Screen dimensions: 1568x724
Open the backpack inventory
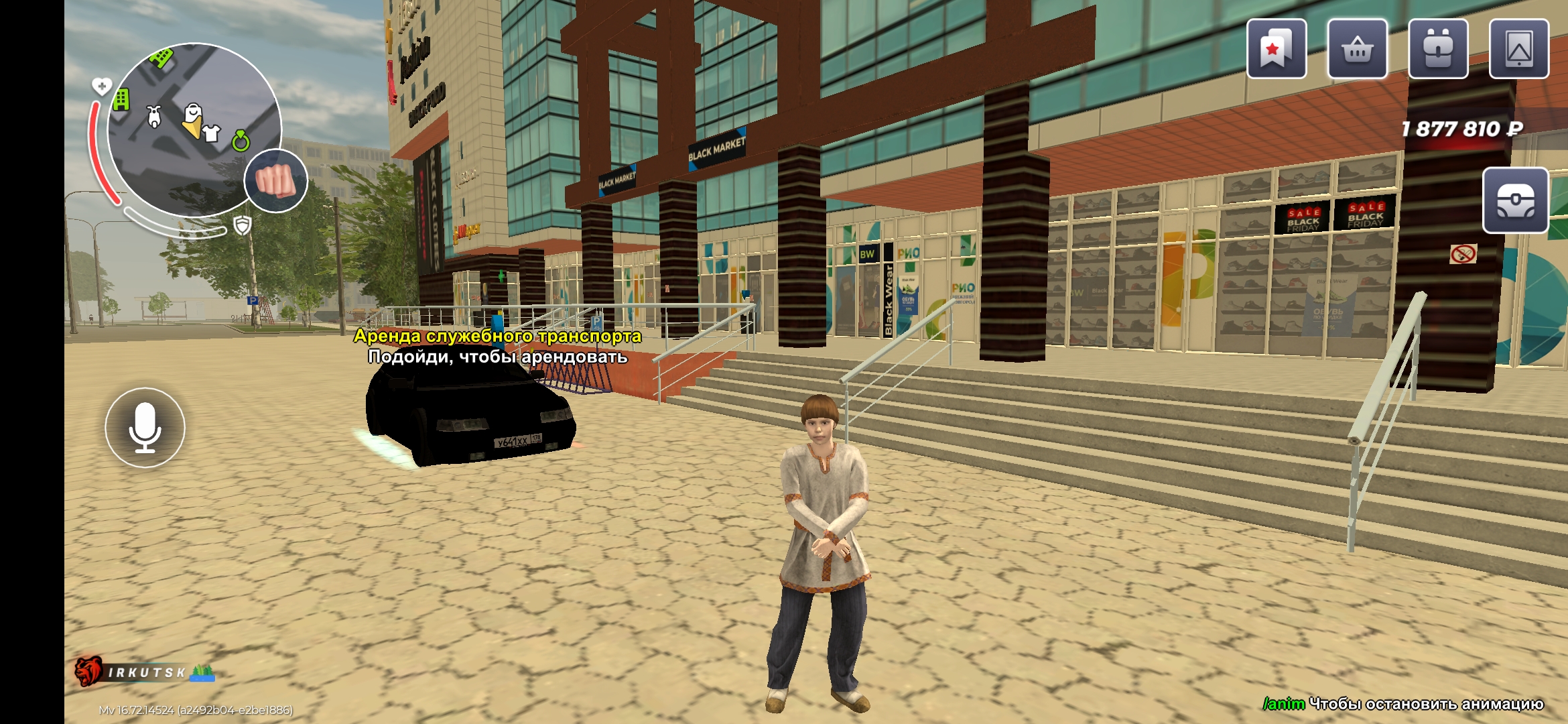point(1438,49)
